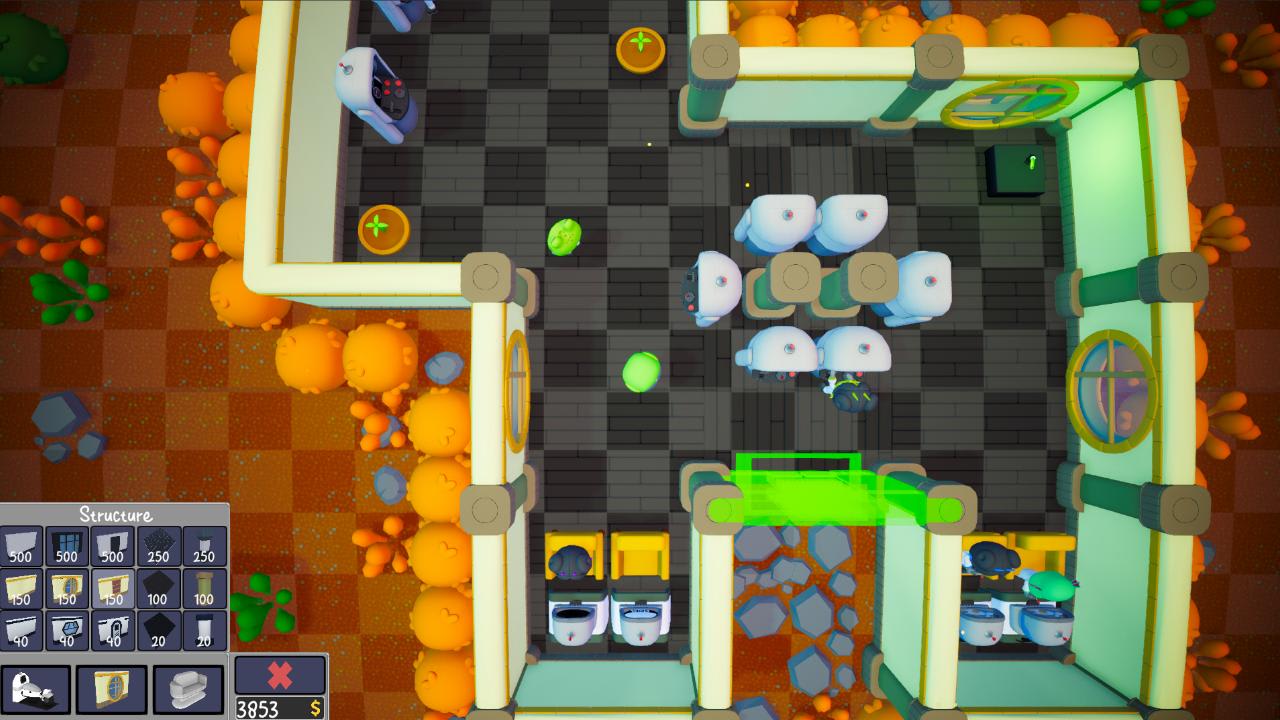Select the 500-cost windowed wall structure

coord(66,545)
